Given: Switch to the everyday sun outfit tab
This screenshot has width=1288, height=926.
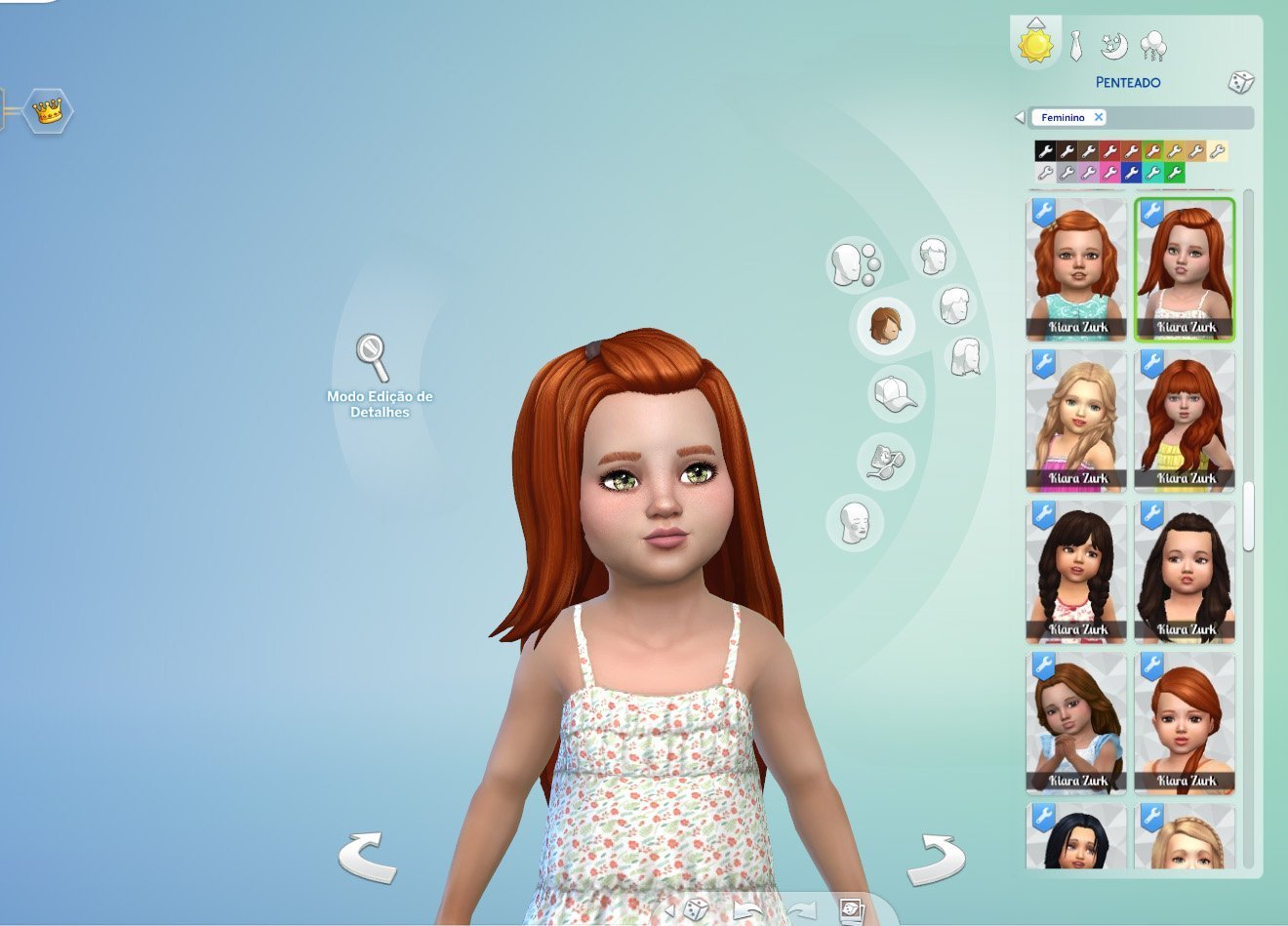Looking at the screenshot, I should coord(1035,45).
